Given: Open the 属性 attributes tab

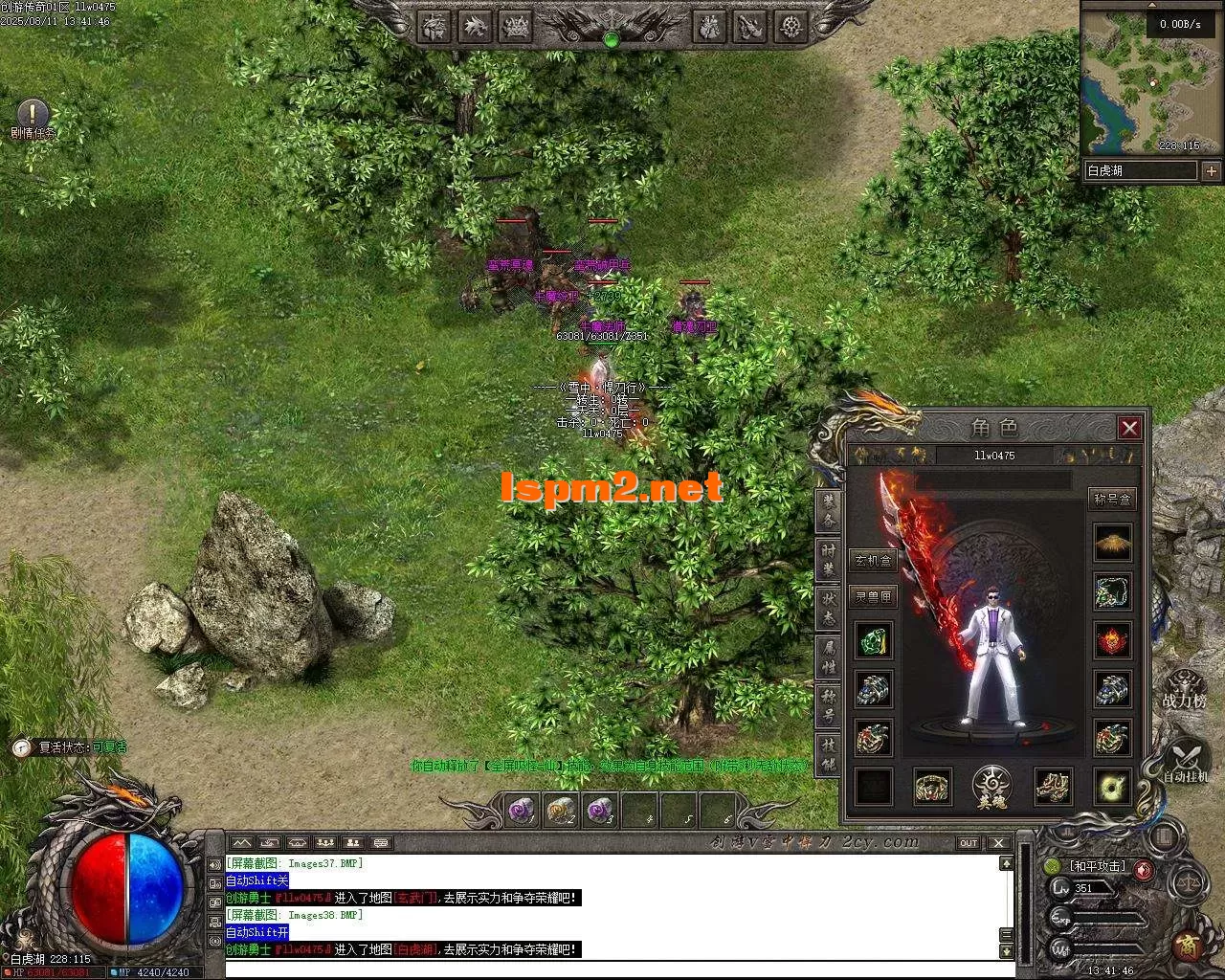Looking at the screenshot, I should [828, 658].
